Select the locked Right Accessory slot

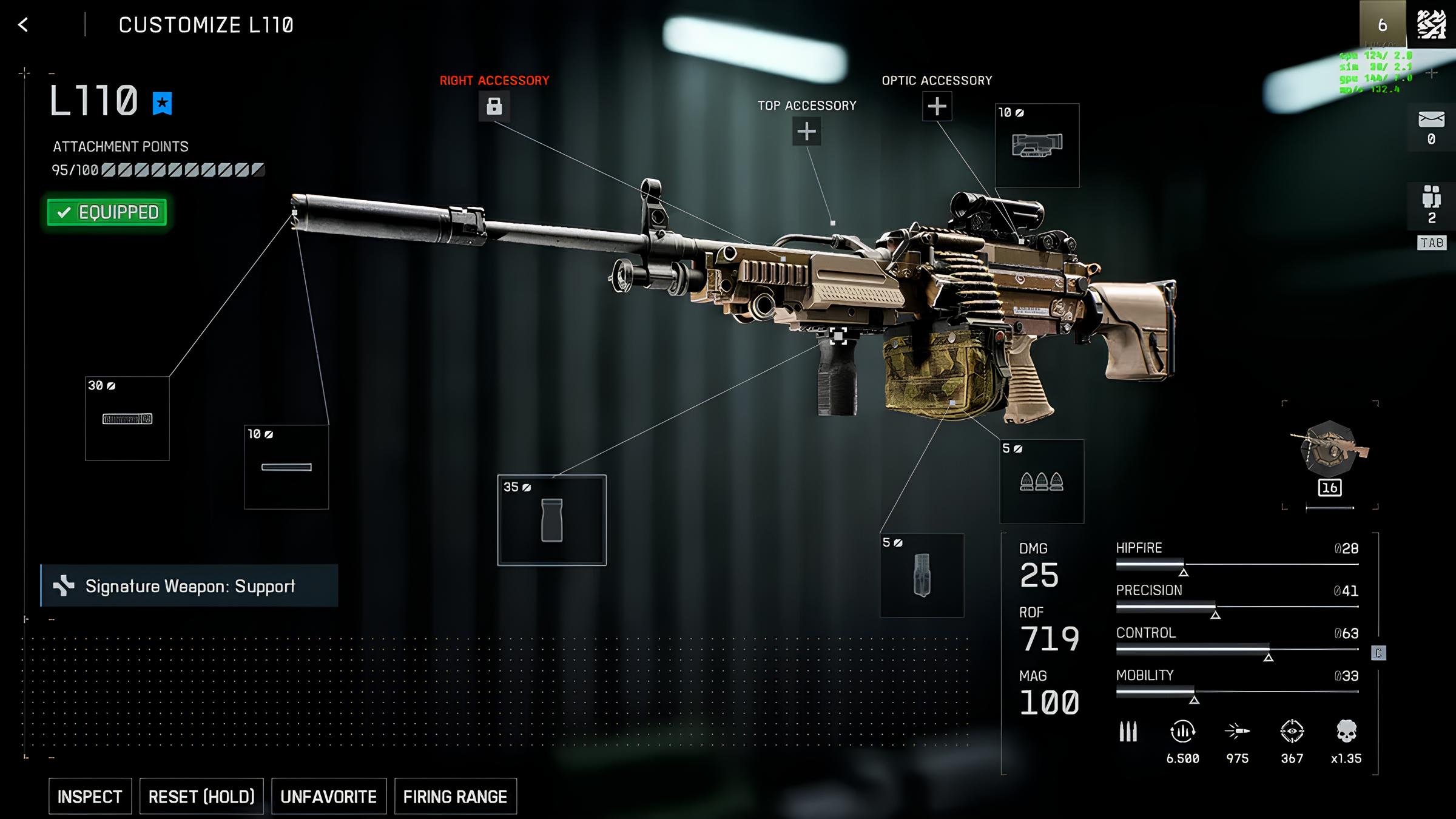tap(494, 106)
